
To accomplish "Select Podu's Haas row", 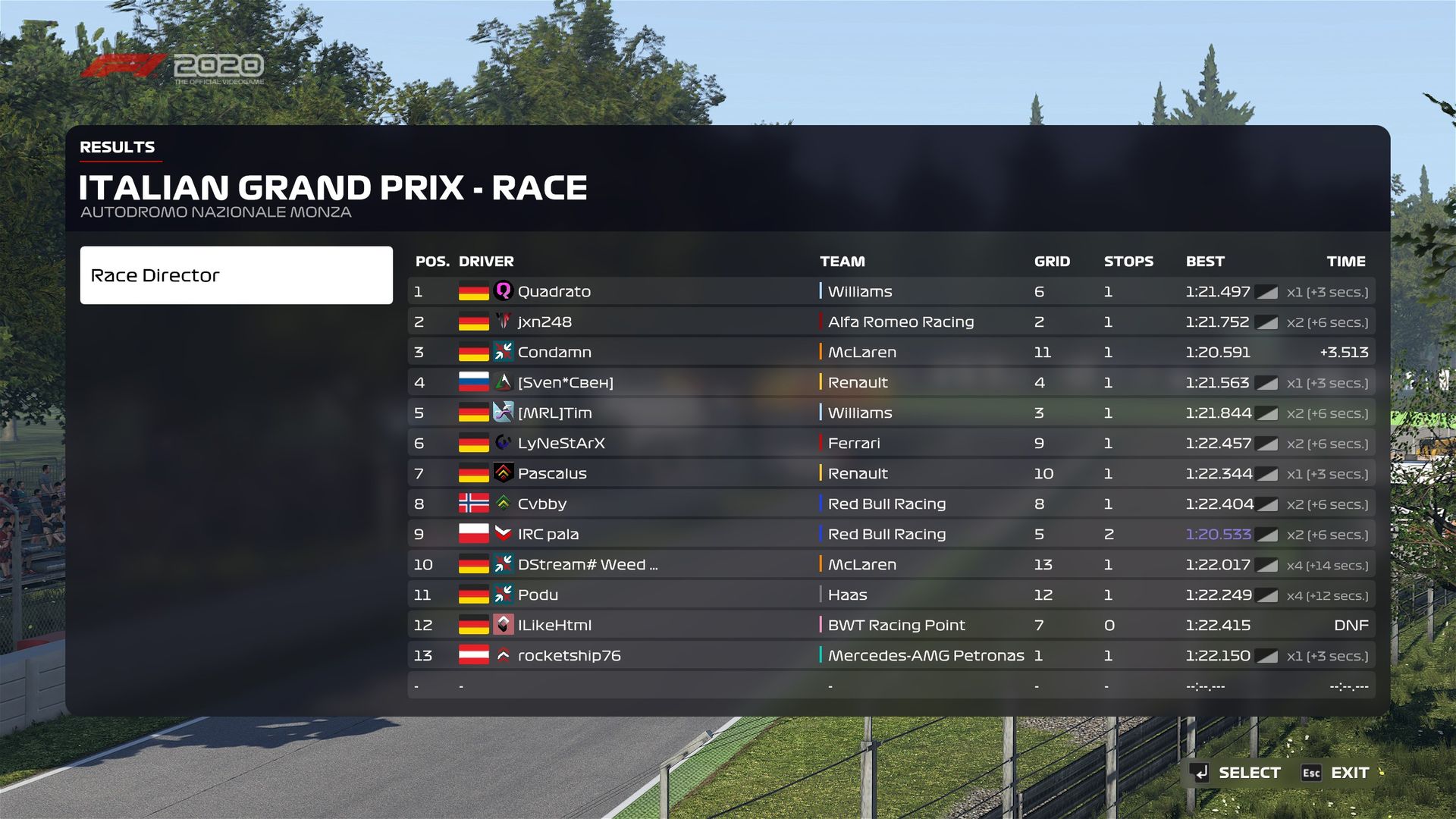I will point(891,595).
